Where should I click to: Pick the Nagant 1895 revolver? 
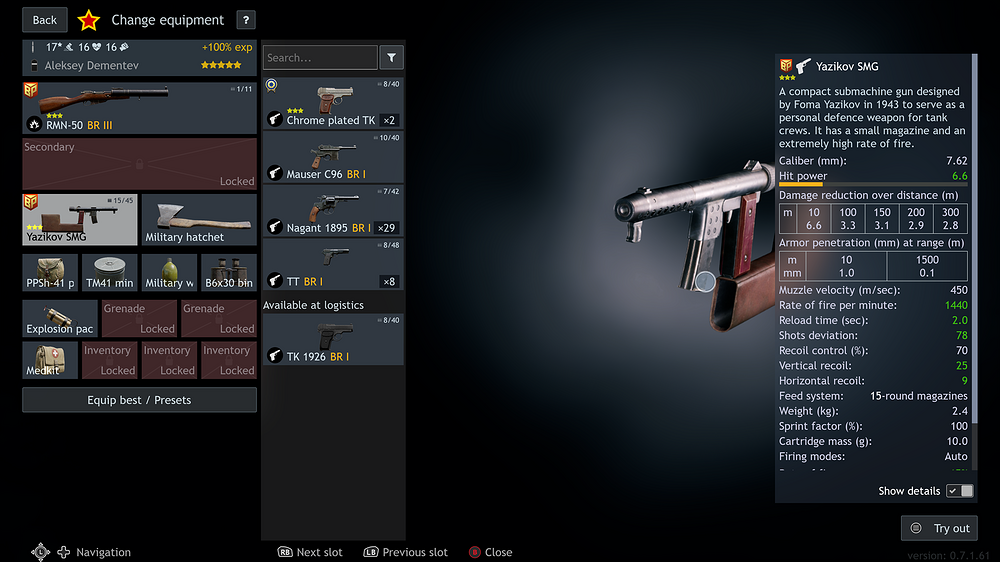[x=333, y=211]
